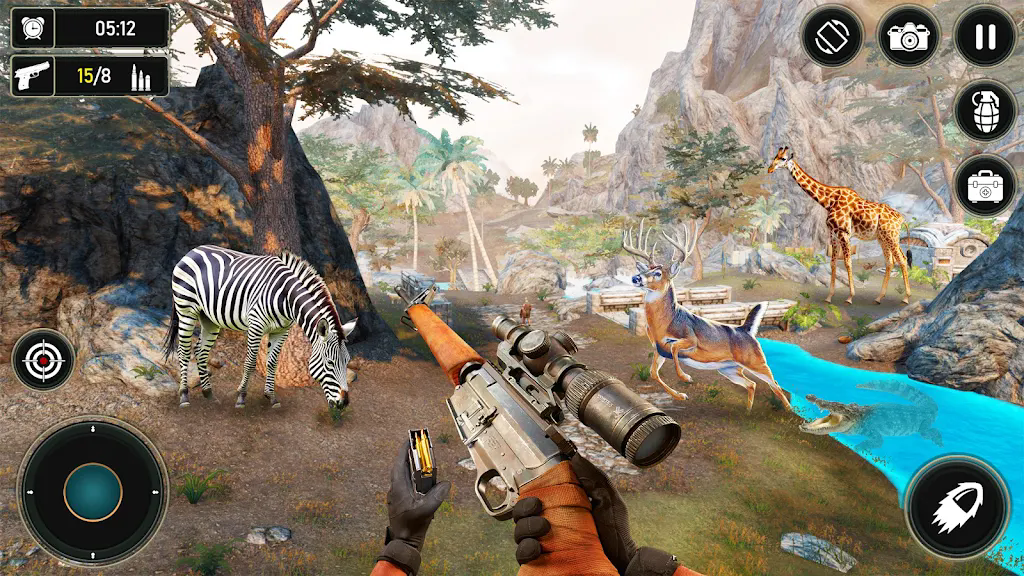The height and width of the screenshot is (576, 1024).
Task: Select the pistol weapon icon
Action: tap(32, 76)
